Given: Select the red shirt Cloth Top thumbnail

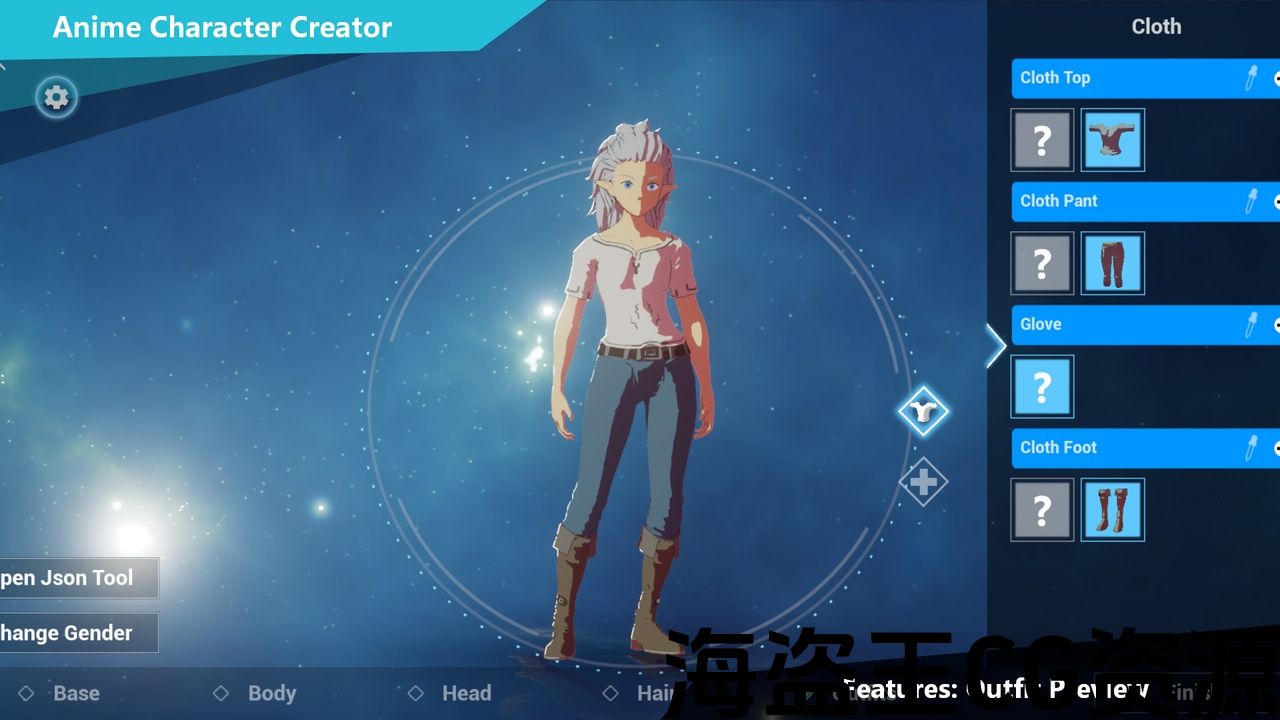Looking at the screenshot, I should point(1112,141).
